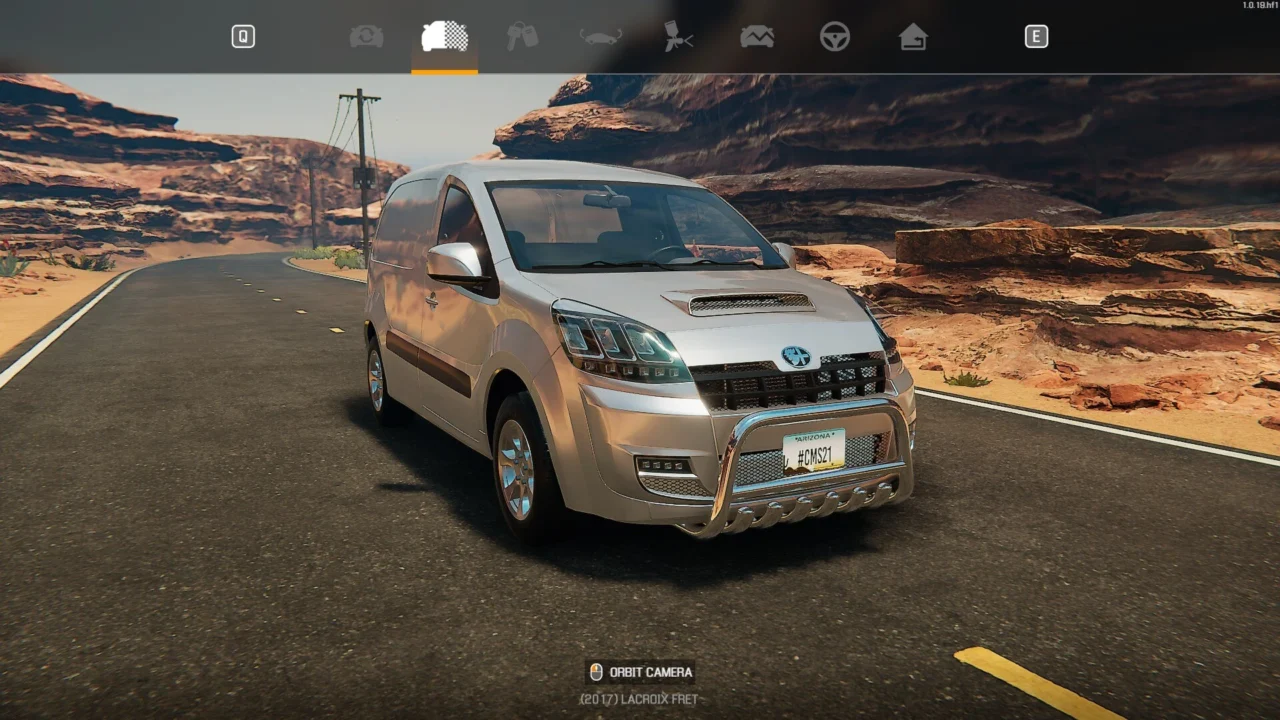The height and width of the screenshot is (720, 1280).
Task: Switch to the car keys tab
Action: [522, 37]
